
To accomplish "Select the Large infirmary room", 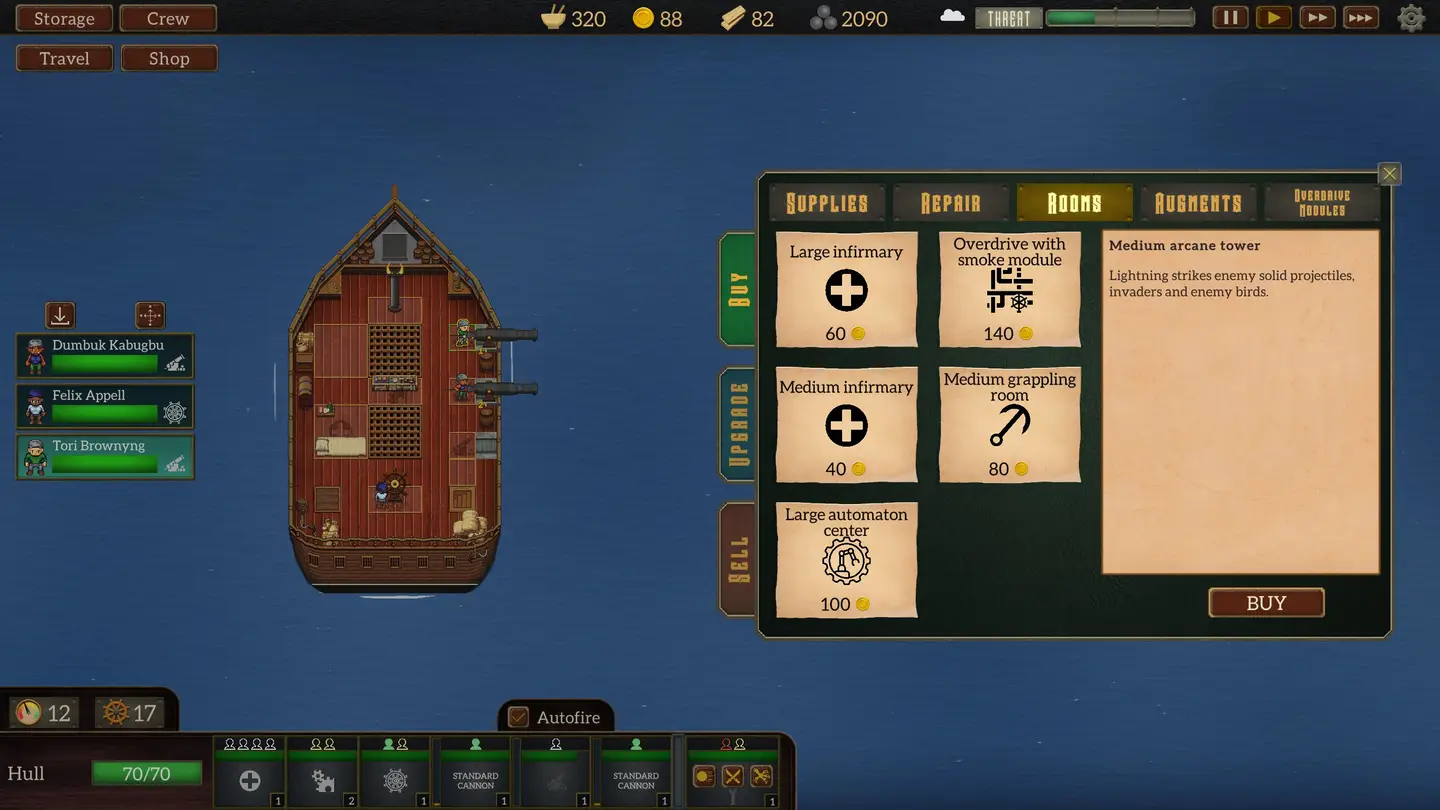I will point(846,290).
